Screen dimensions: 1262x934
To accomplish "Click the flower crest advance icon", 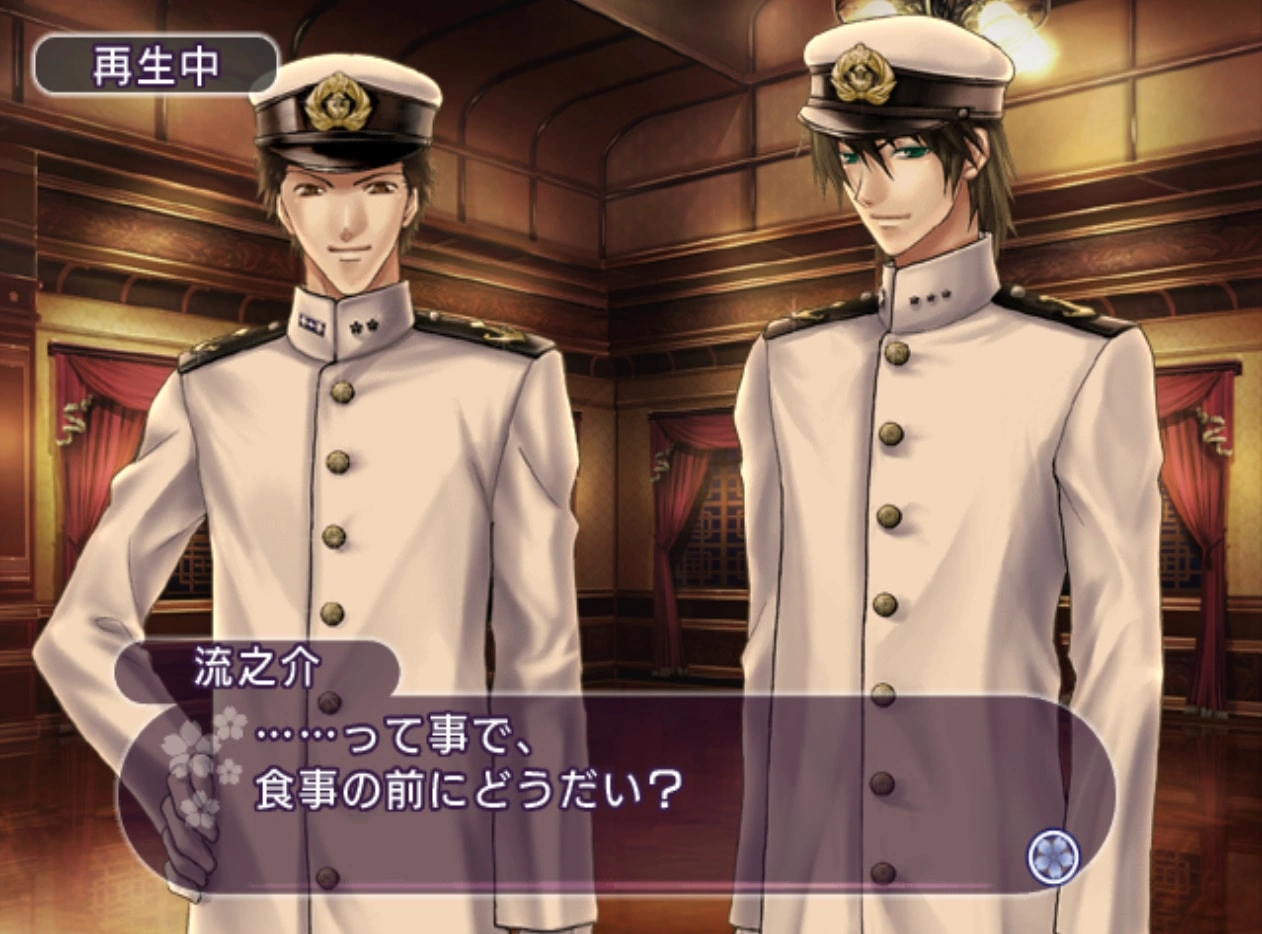I will [1053, 858].
